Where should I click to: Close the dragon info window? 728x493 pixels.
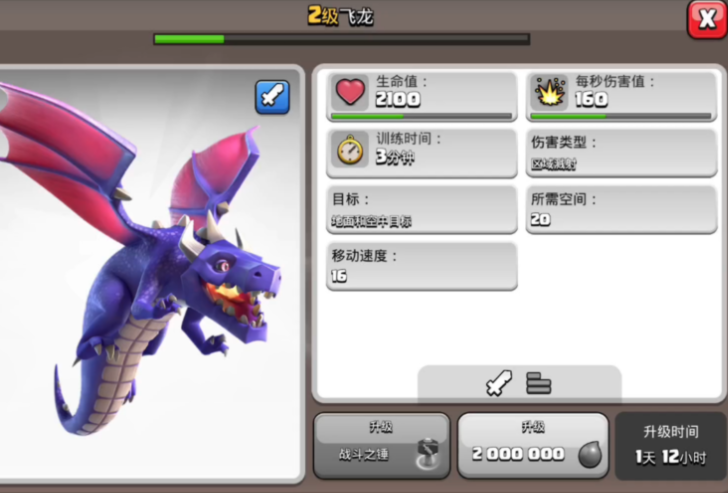tap(706, 18)
